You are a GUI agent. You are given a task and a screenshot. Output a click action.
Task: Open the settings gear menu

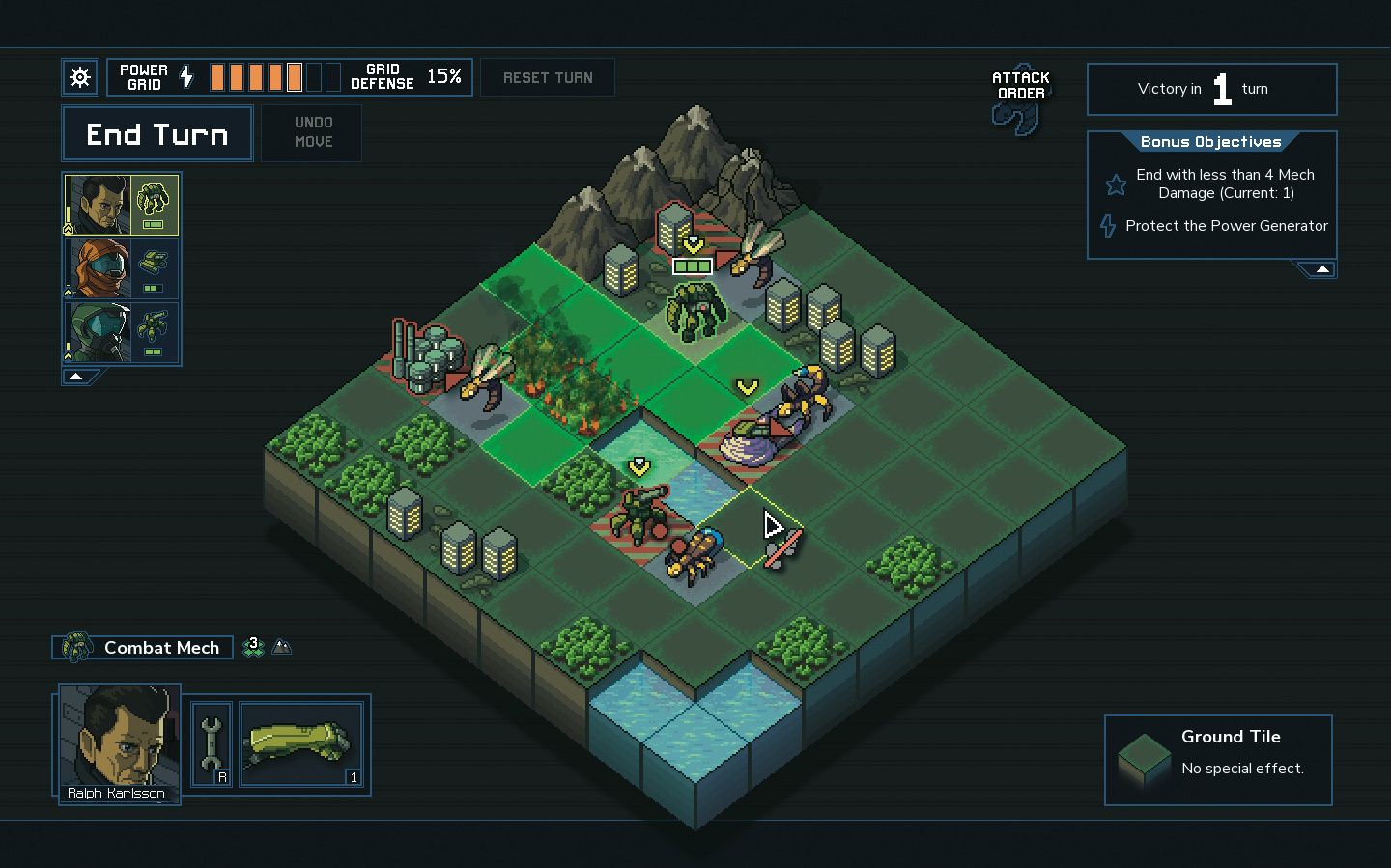(80, 77)
